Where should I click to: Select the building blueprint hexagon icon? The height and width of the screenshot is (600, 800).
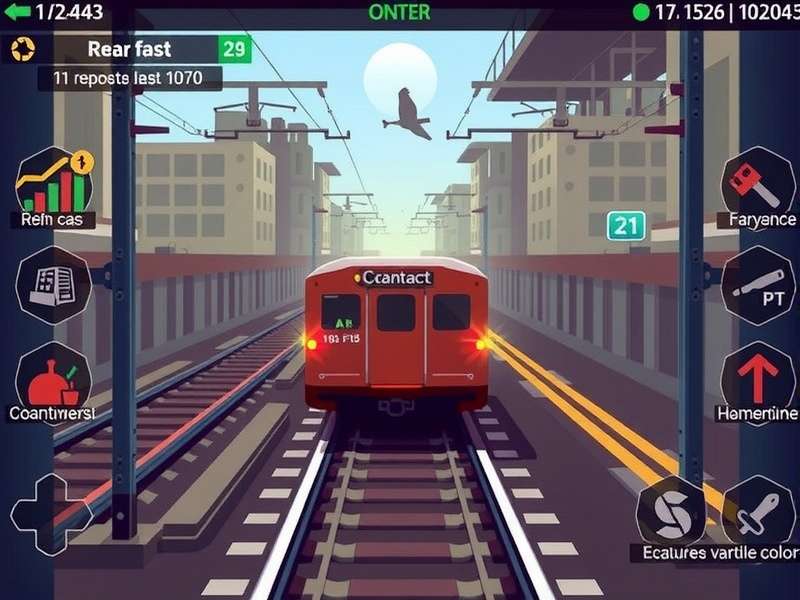pyautogui.click(x=54, y=283)
